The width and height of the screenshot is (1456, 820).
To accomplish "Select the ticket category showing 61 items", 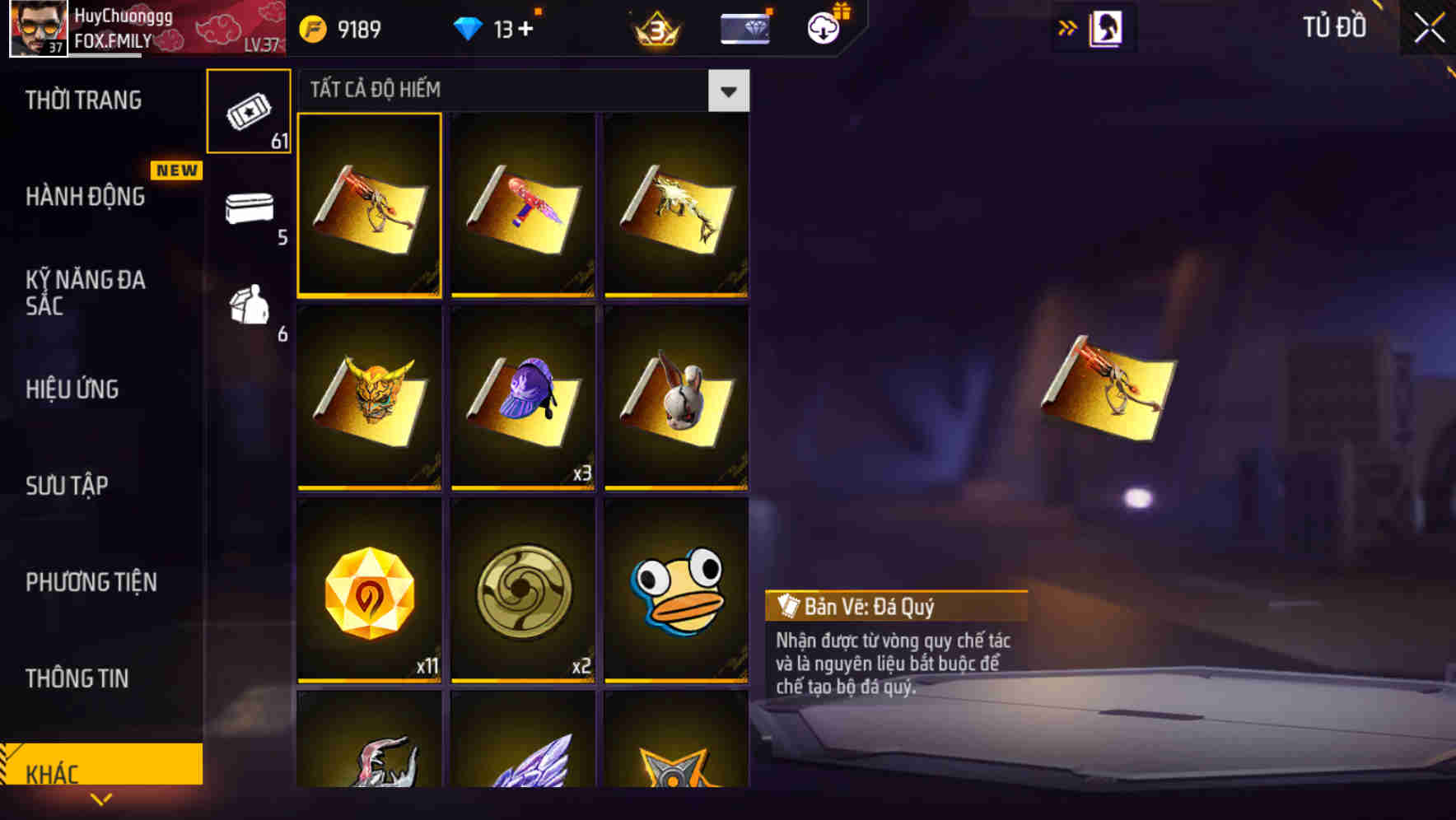I will pyautogui.click(x=248, y=109).
